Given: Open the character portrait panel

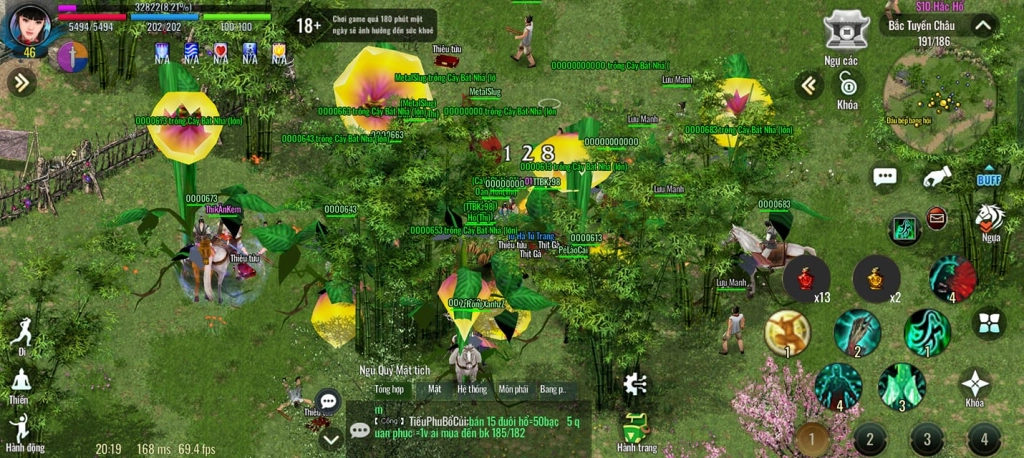Looking at the screenshot, I should 28,25.
